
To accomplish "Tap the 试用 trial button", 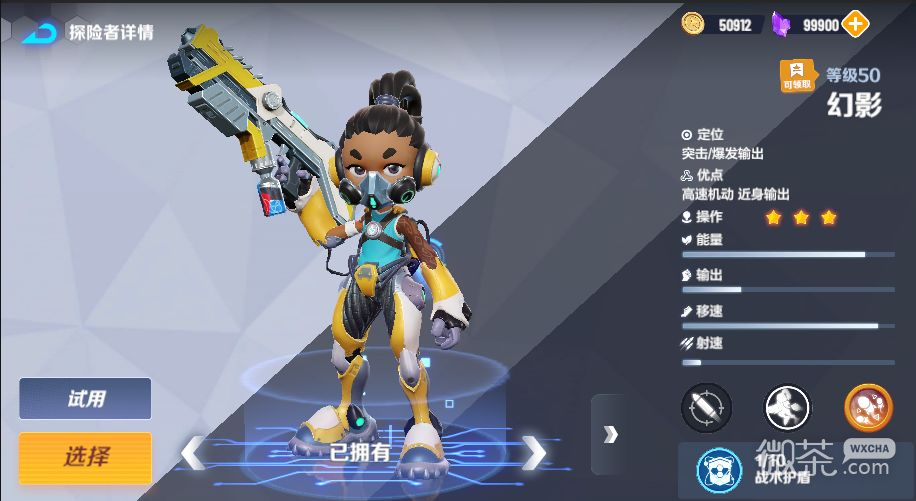I will [x=85, y=399].
